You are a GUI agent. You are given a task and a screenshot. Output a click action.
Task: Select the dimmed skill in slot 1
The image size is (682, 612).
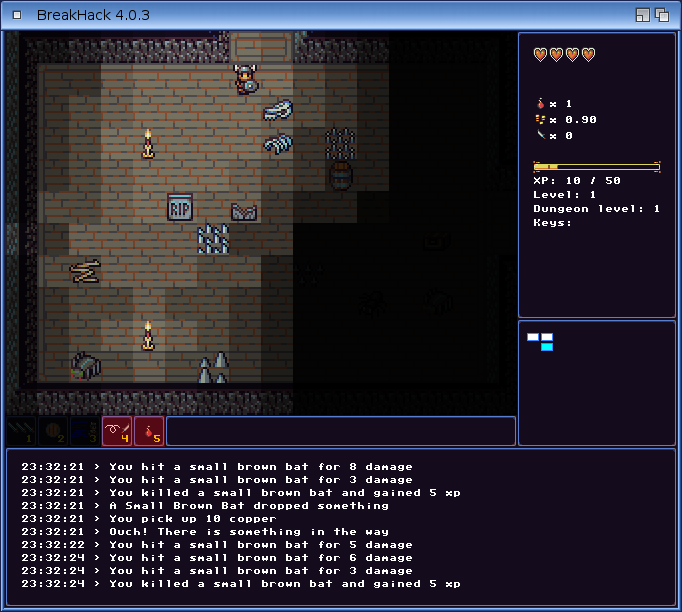20,431
